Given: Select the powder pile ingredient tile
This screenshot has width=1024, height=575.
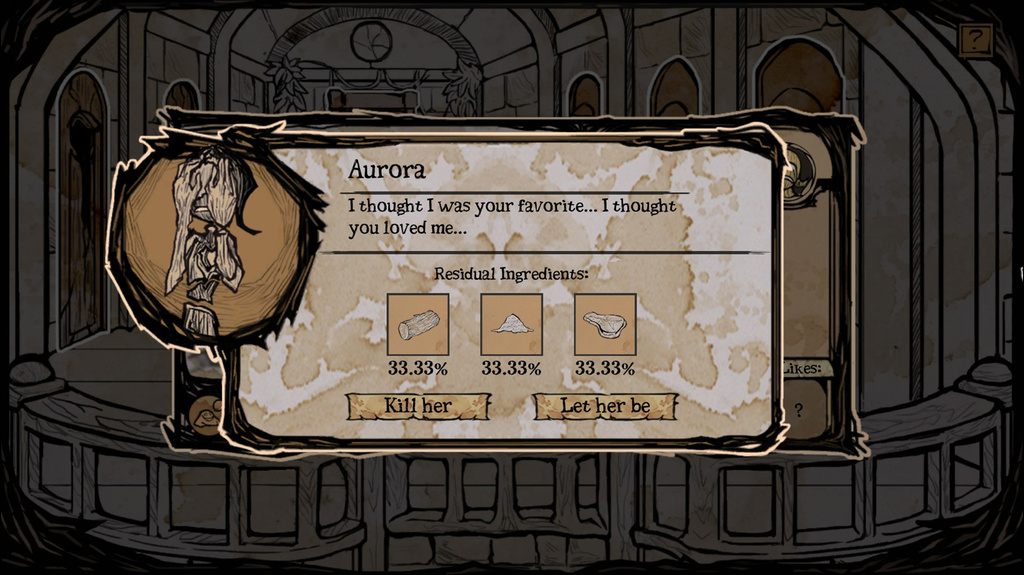Looking at the screenshot, I should pyautogui.click(x=511, y=324).
